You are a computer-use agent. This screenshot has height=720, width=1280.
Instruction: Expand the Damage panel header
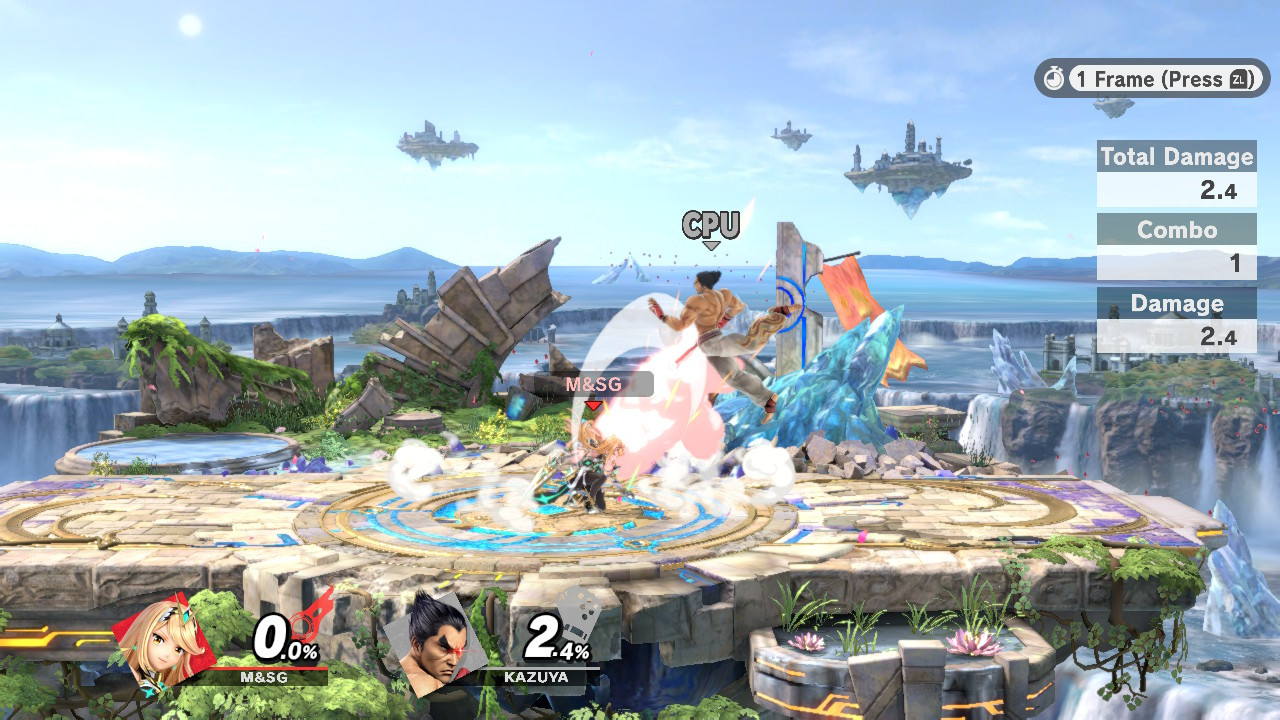tap(1177, 304)
